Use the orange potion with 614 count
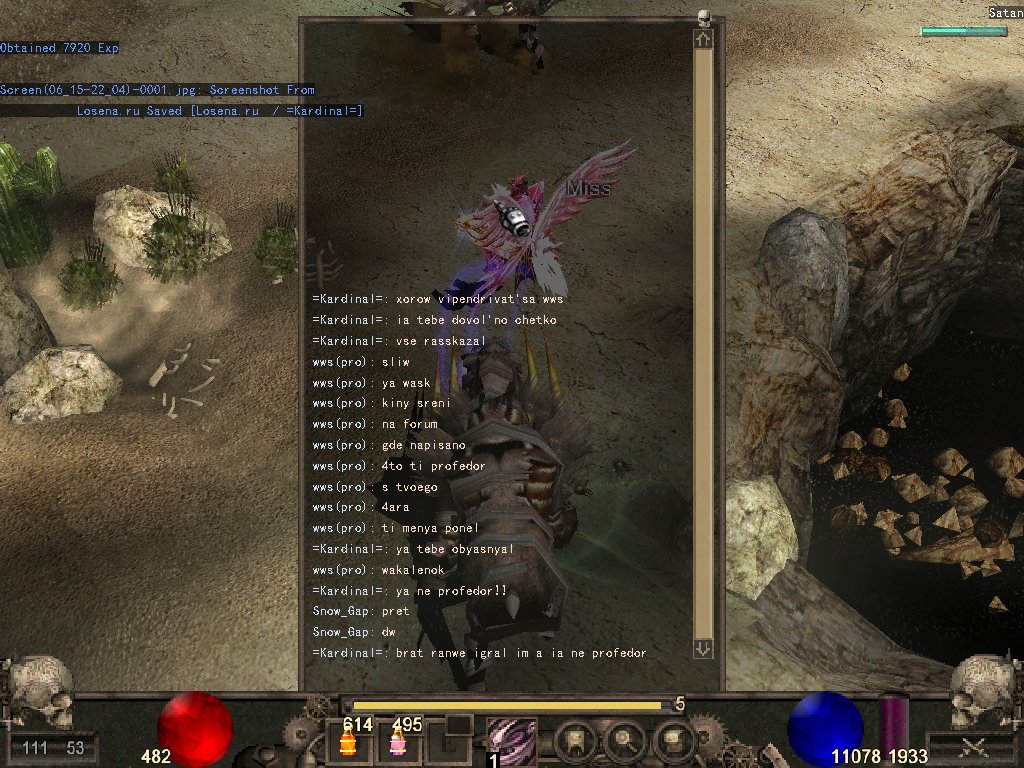Viewport: 1024px width, 768px height. [349, 743]
